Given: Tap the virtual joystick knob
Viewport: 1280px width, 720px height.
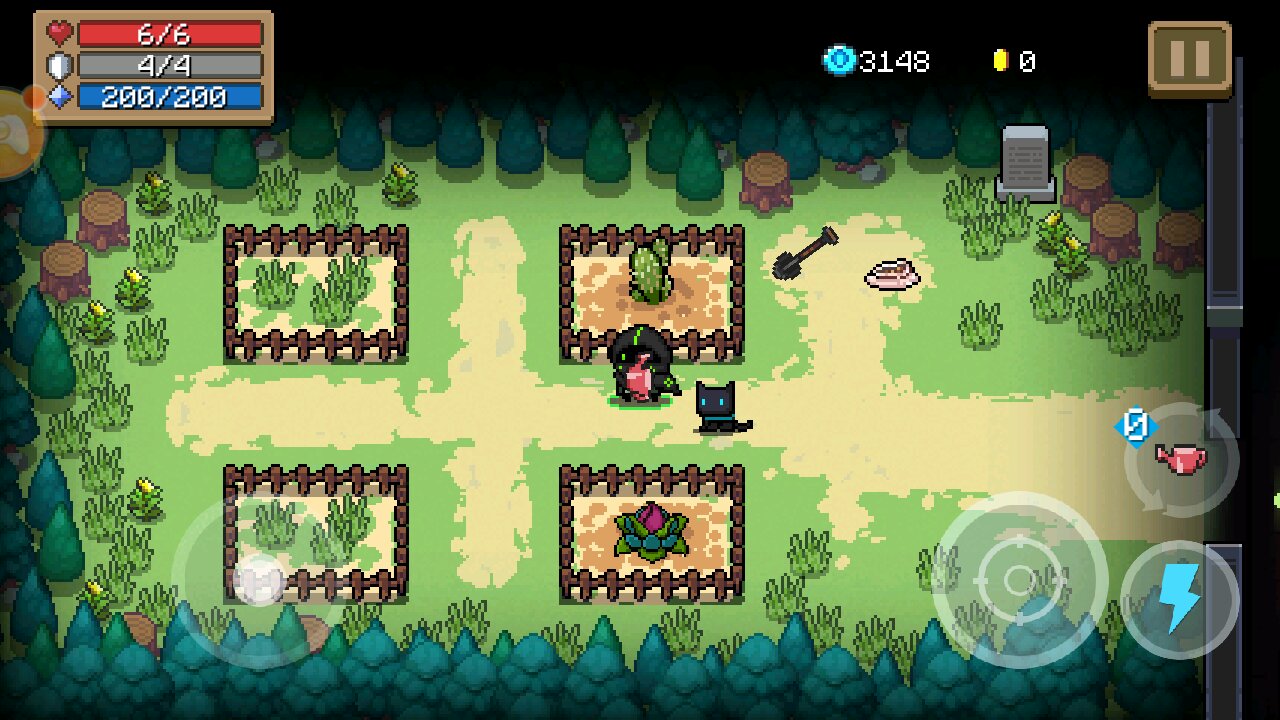Looking at the screenshot, I should pos(260,579).
